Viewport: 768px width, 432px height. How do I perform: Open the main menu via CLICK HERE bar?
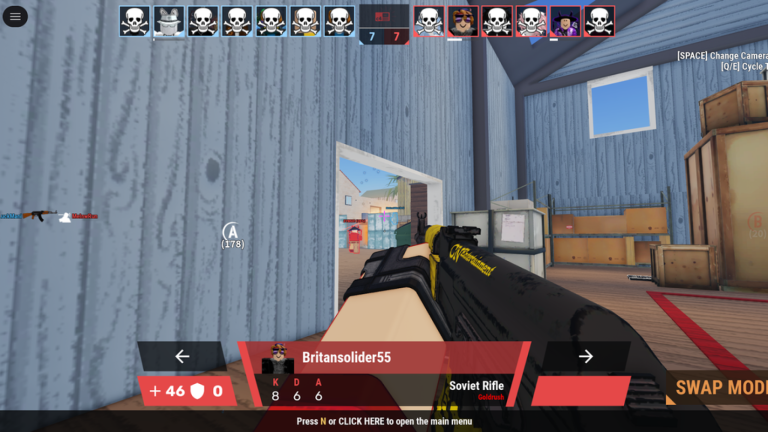click(x=384, y=421)
